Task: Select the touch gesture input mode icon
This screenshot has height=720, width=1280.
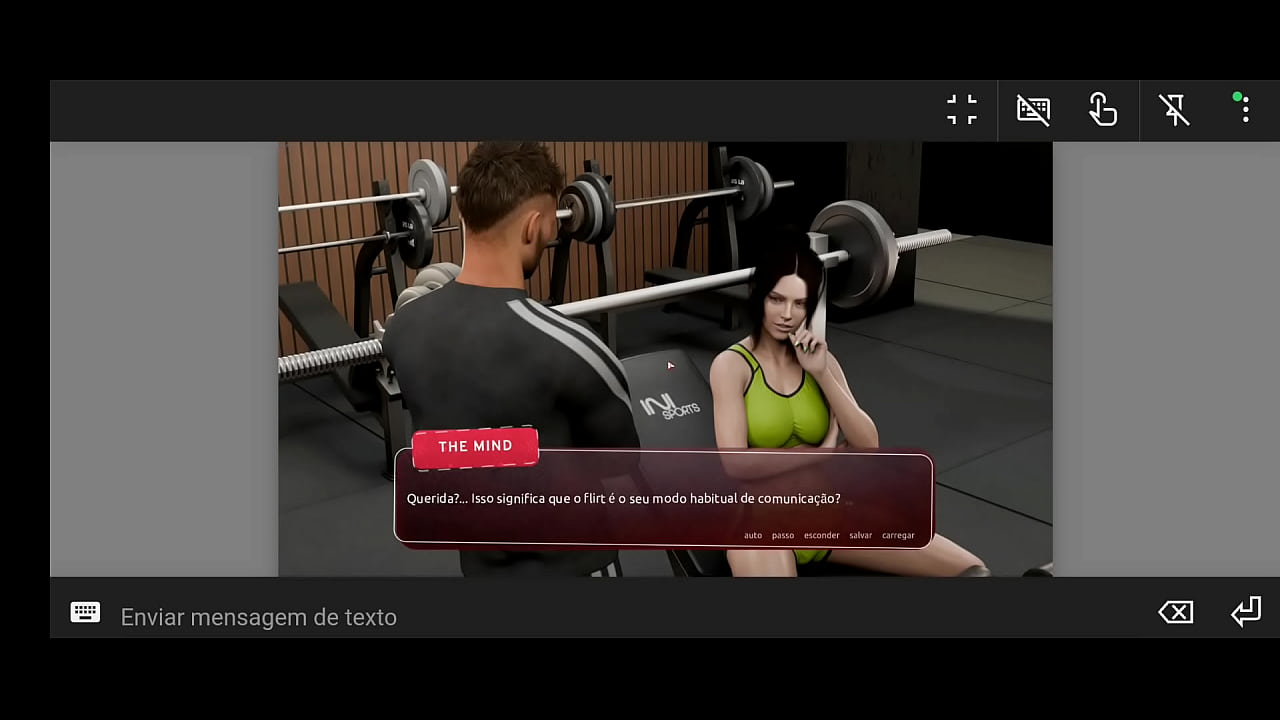Action: 1103,110
